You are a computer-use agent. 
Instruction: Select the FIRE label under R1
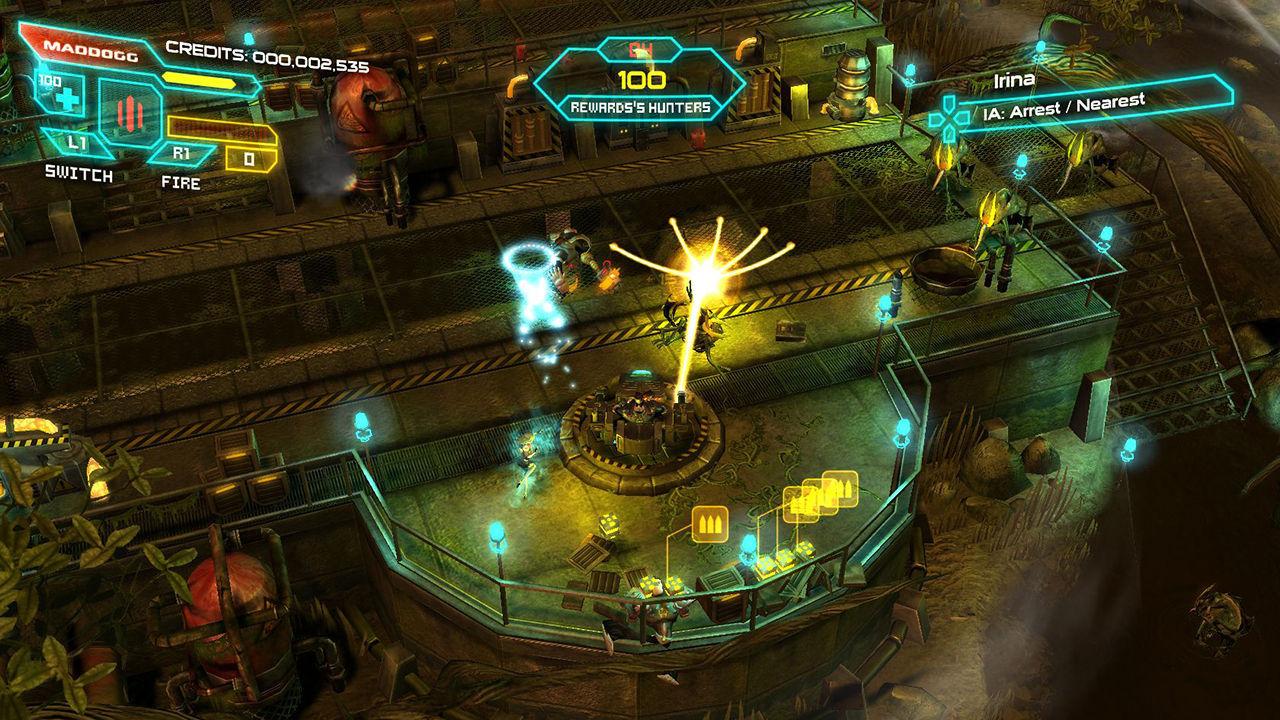(180, 182)
